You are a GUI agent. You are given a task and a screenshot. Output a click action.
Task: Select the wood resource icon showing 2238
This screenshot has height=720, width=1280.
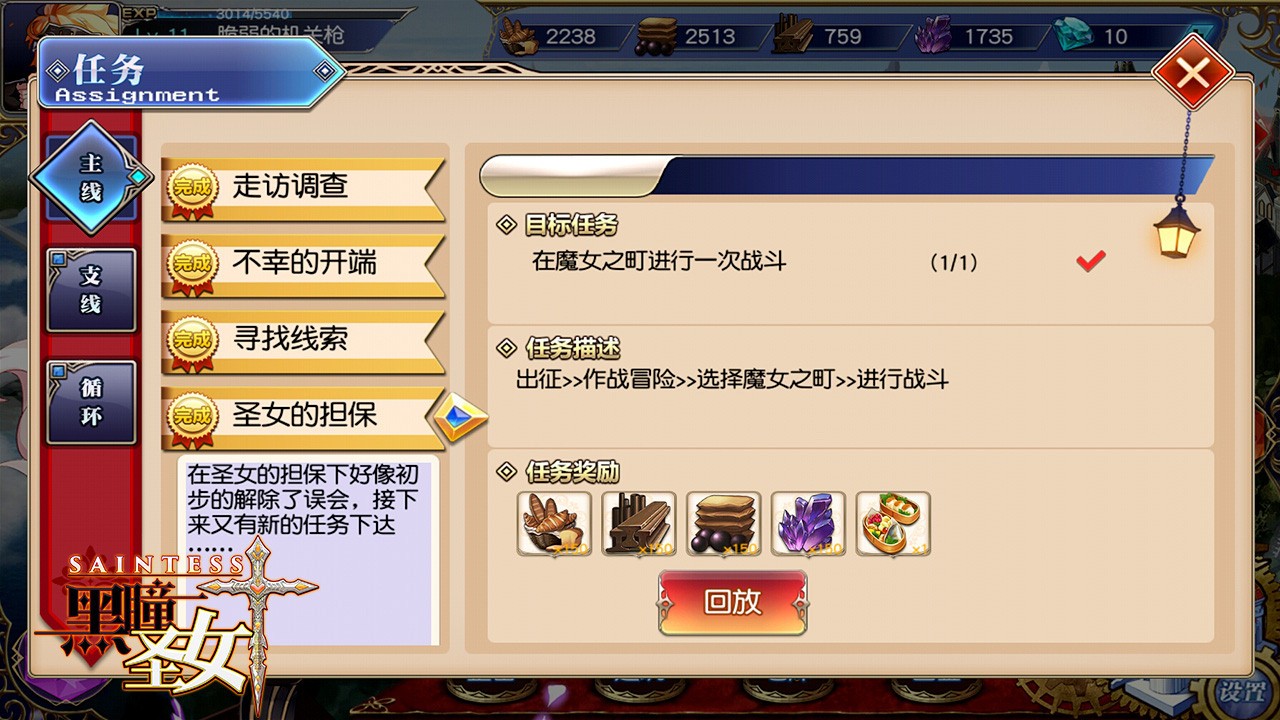[517, 33]
